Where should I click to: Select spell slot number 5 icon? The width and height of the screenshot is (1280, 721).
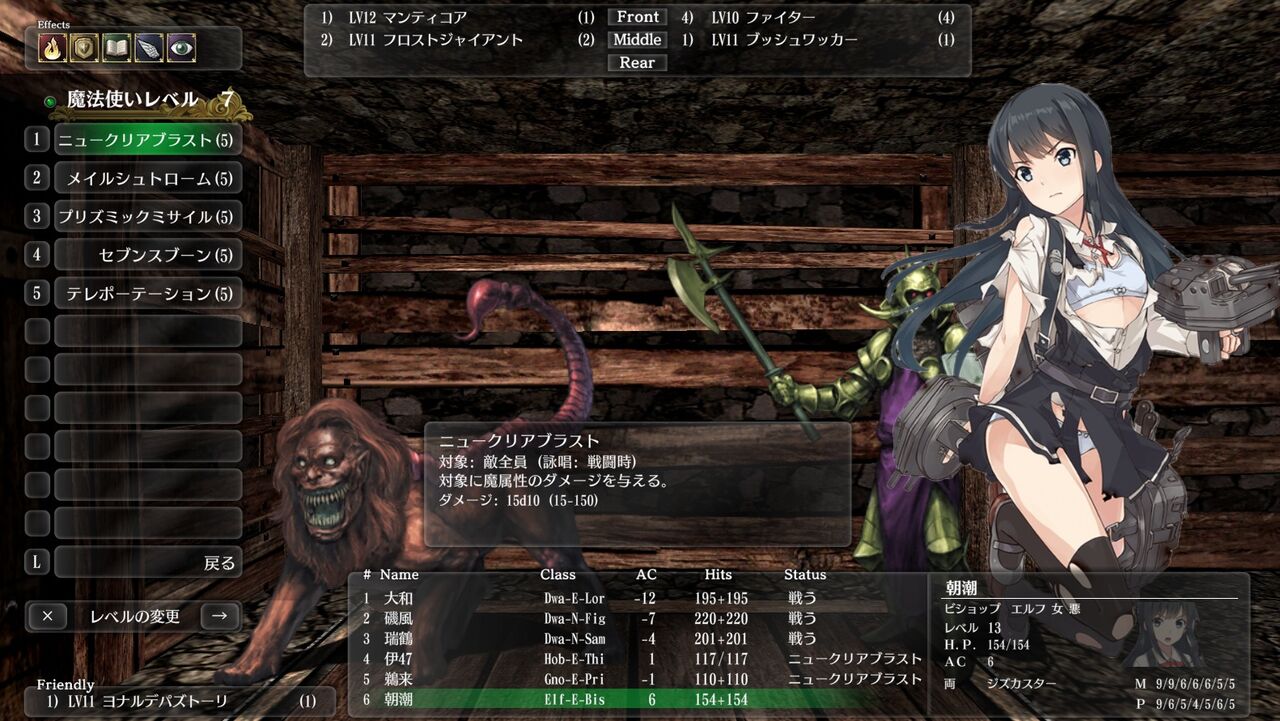click(36, 293)
